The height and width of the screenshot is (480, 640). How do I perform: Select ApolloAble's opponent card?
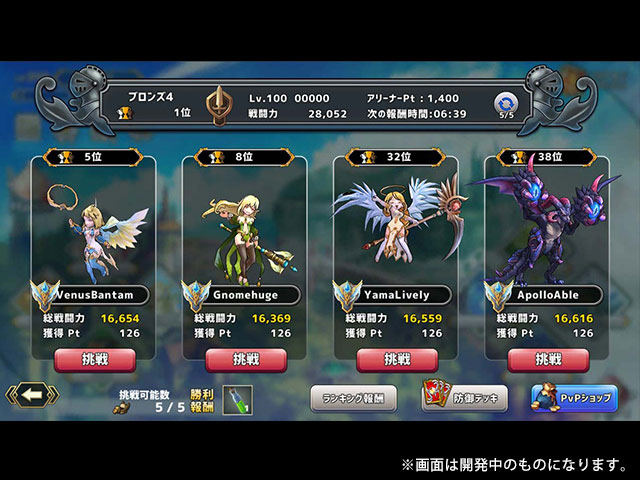(548, 240)
